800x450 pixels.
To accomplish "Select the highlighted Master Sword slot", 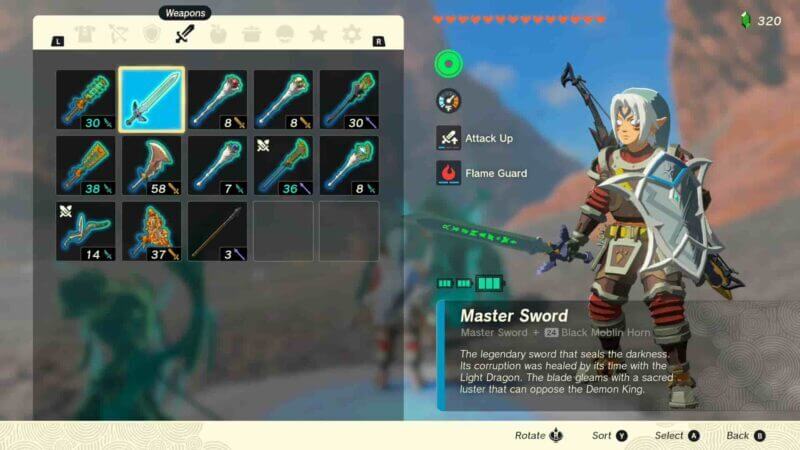I will pyautogui.click(x=151, y=99).
